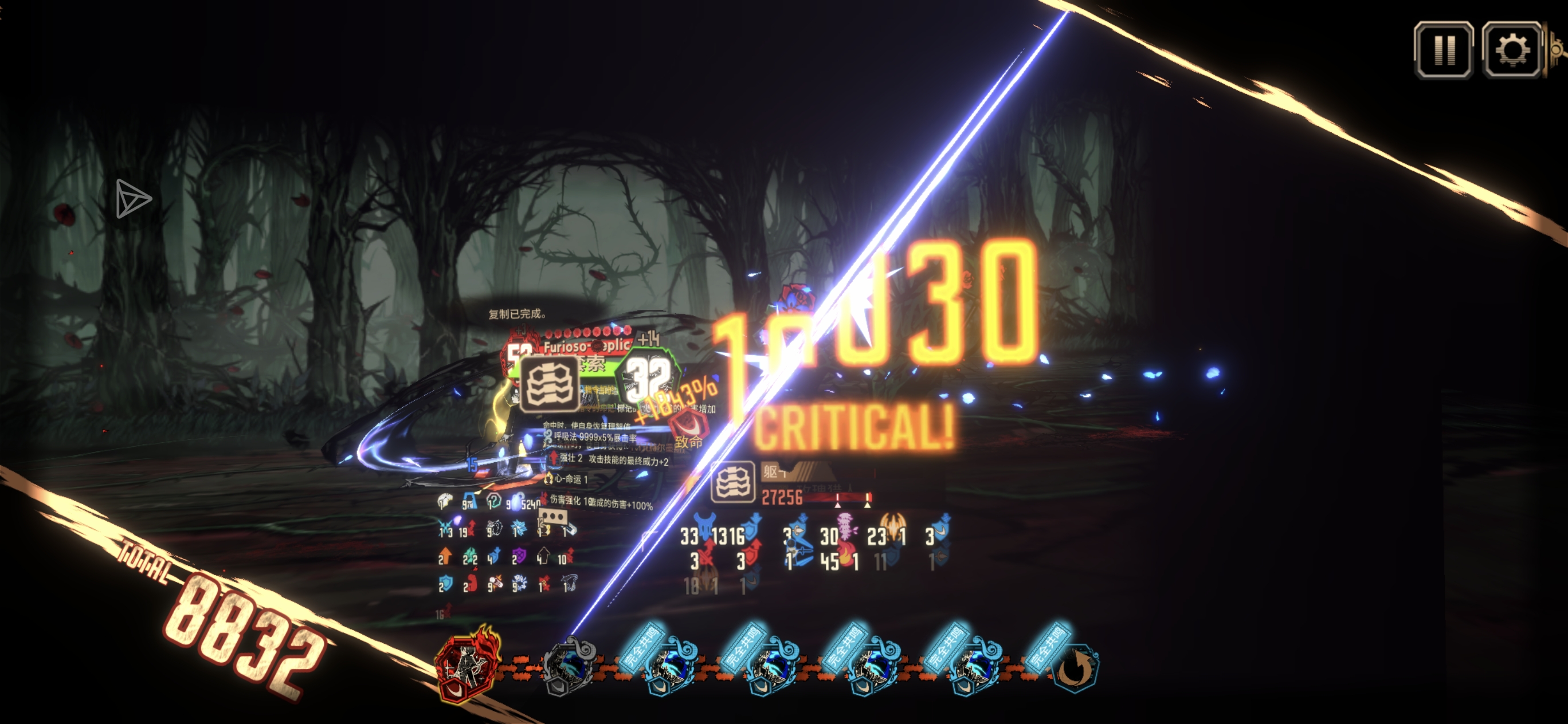Select the orange circular arrow chain icon
Image resolution: width=1568 pixels, height=724 pixels.
pyautogui.click(x=1075, y=668)
